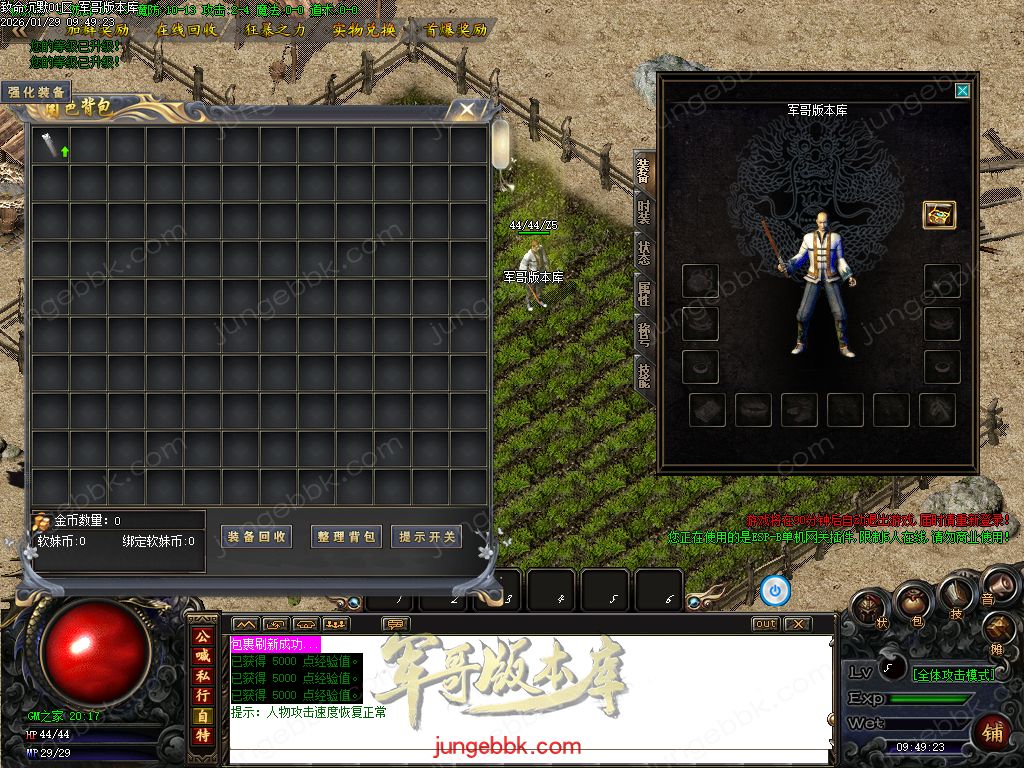1024x768 pixels.
Task: Sort the bag with 整理背包
Action: (346, 537)
